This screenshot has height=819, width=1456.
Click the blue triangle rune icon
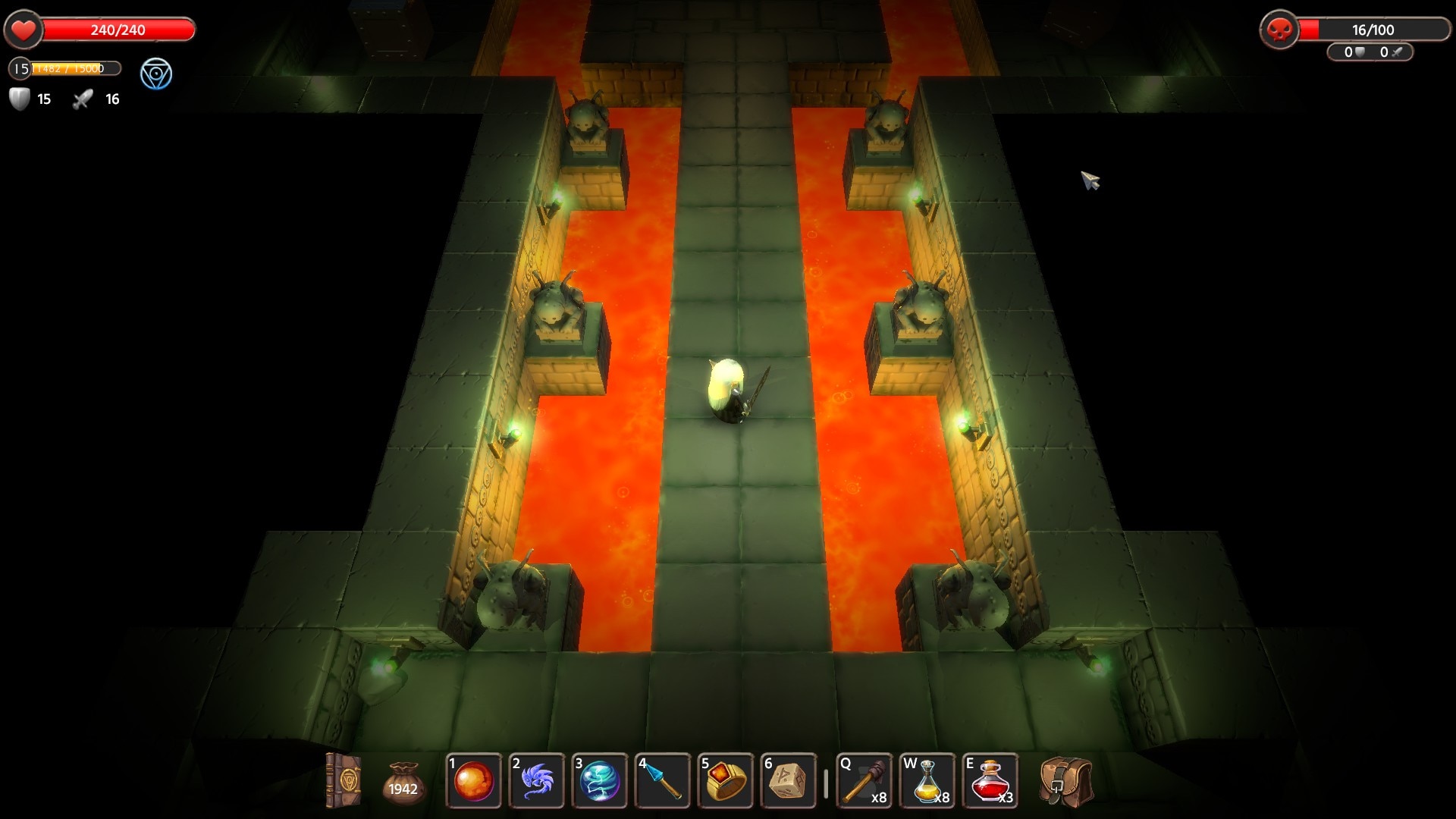[x=156, y=74]
